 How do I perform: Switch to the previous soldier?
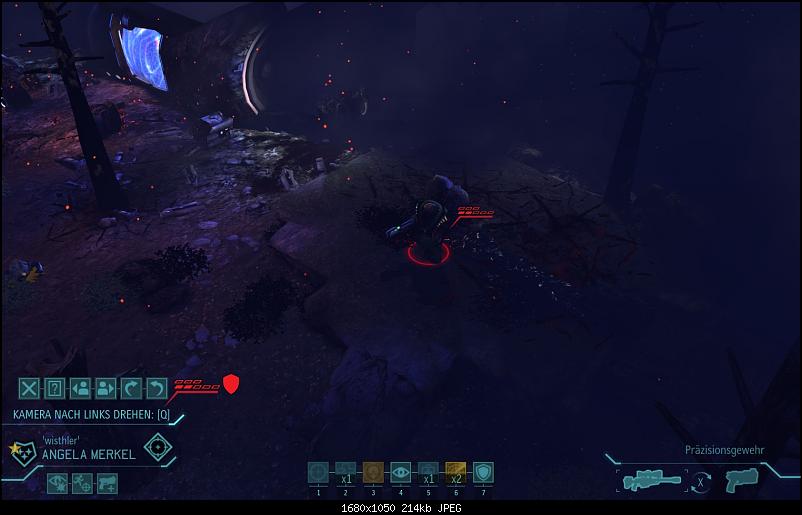click(x=81, y=388)
